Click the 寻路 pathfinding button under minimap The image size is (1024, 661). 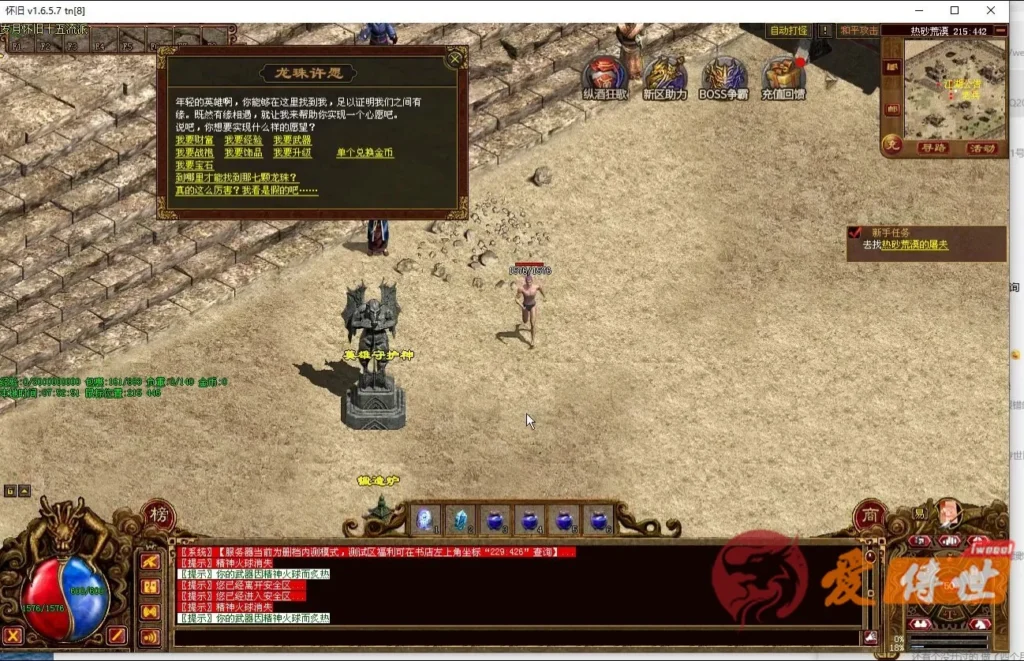pos(933,148)
